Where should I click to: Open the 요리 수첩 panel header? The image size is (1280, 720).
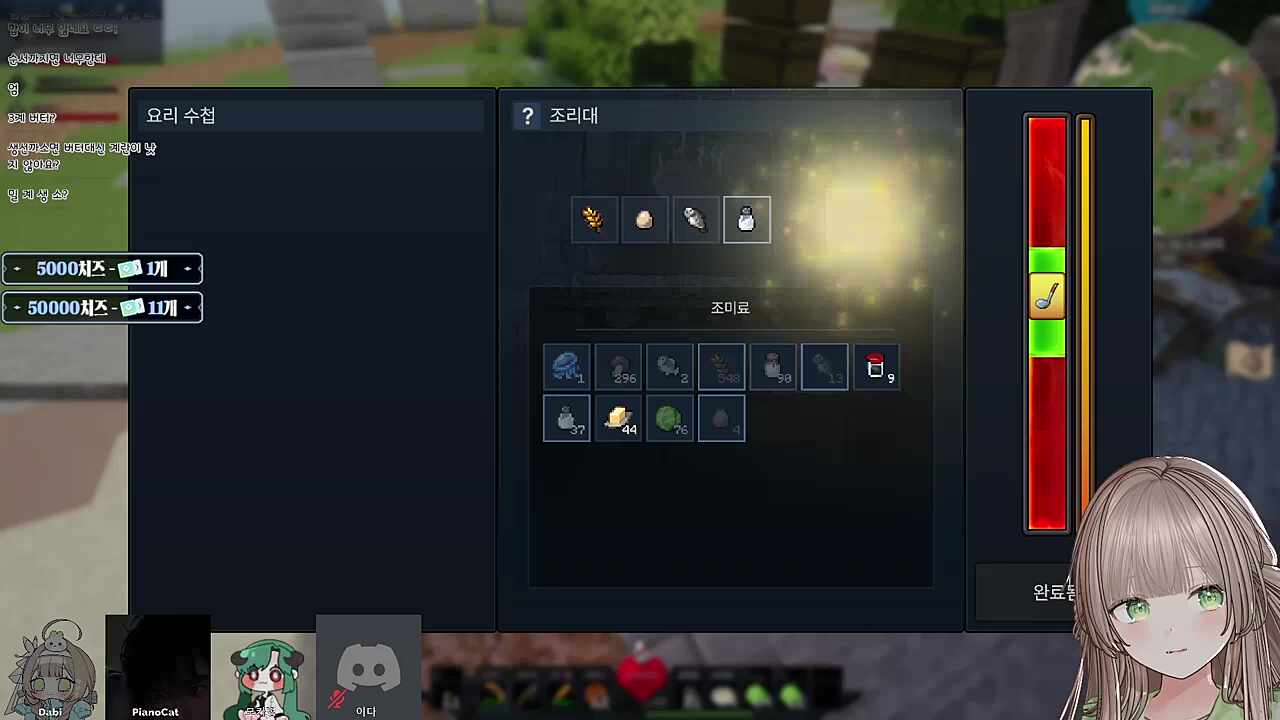coord(180,115)
